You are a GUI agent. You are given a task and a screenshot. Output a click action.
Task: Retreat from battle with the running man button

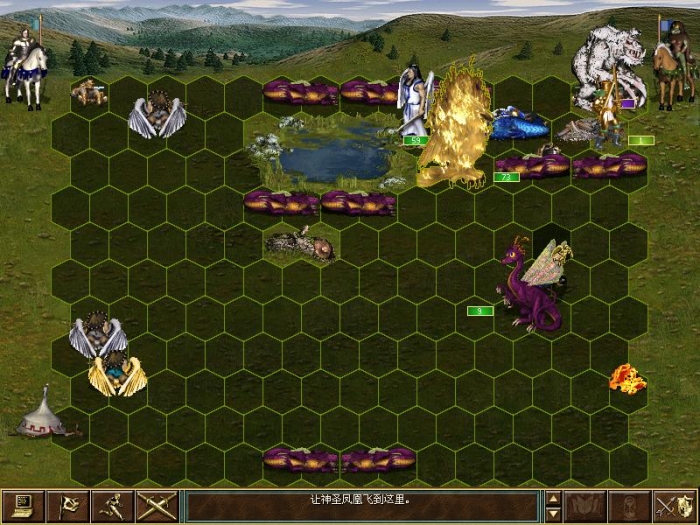(x=112, y=506)
